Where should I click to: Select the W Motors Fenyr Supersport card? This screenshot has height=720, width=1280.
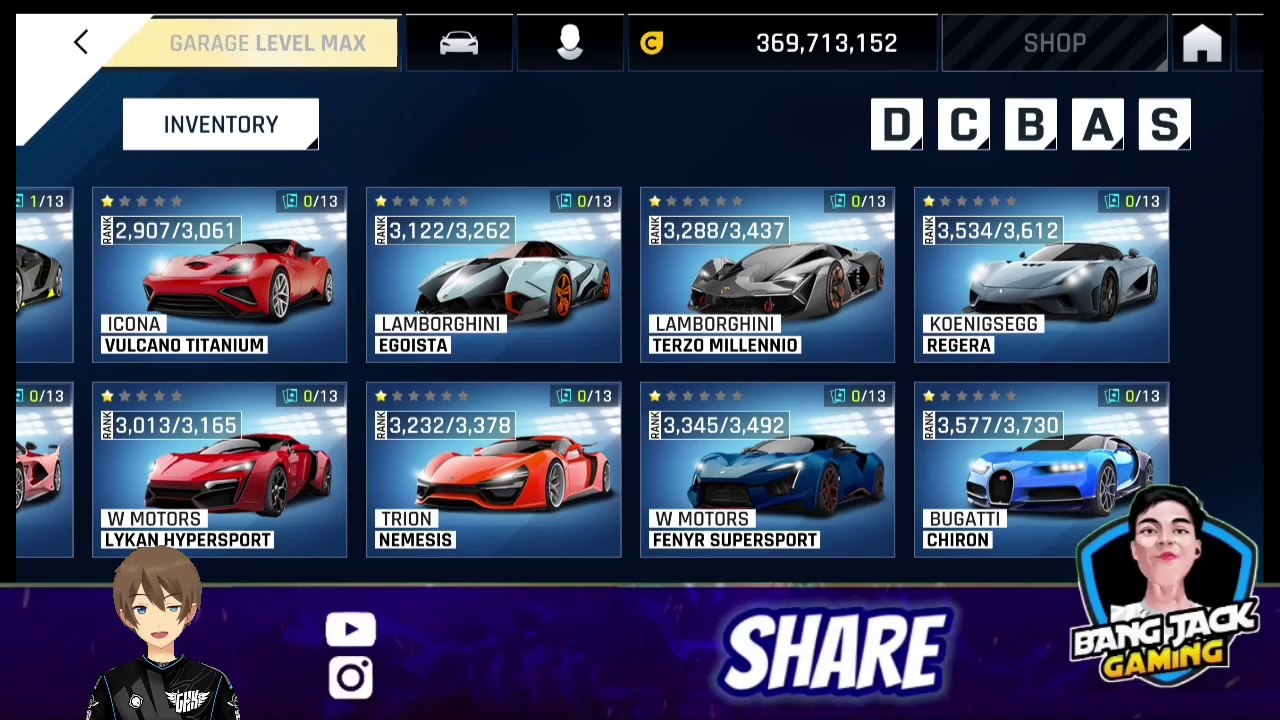tap(767, 469)
